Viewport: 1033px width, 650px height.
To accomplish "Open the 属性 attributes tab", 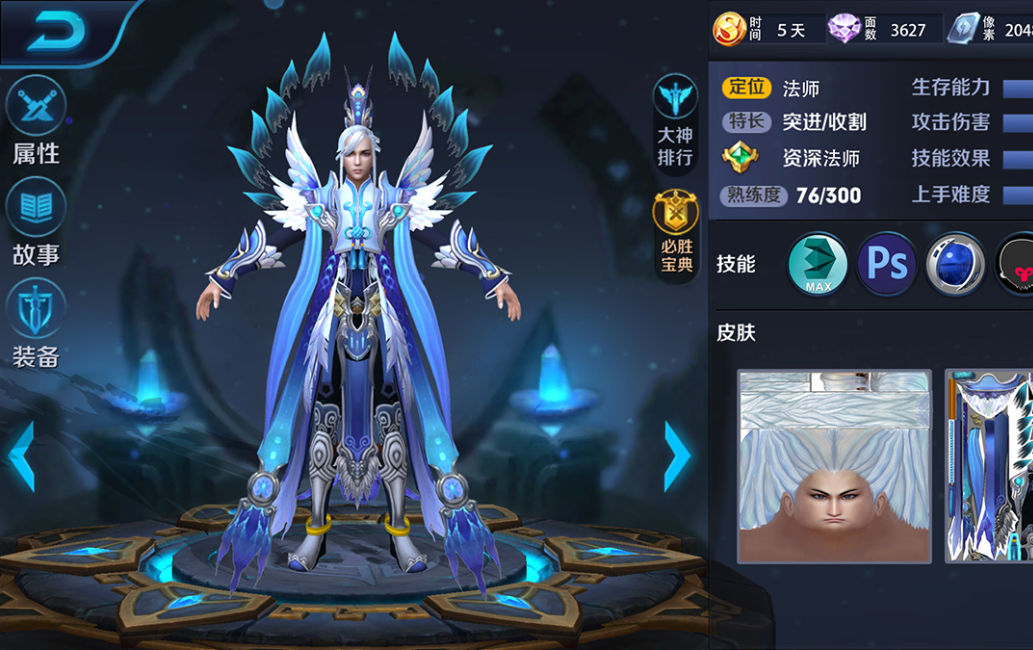I will pyautogui.click(x=36, y=122).
